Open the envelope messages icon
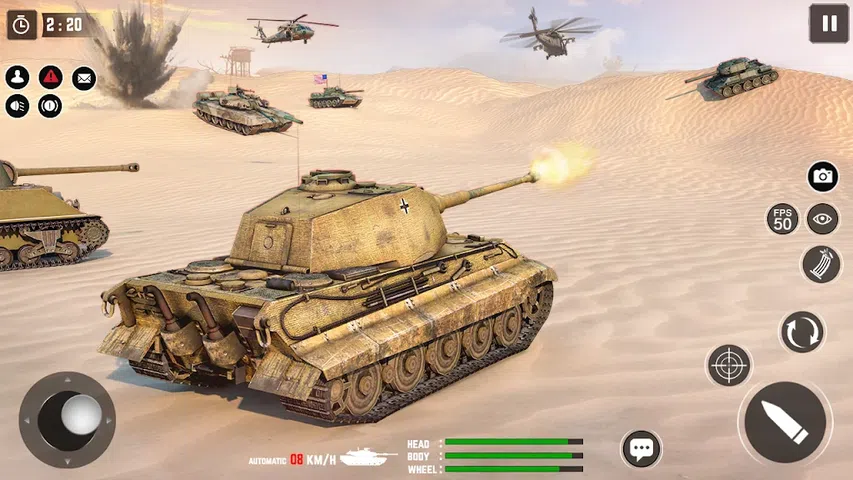 pos(84,77)
